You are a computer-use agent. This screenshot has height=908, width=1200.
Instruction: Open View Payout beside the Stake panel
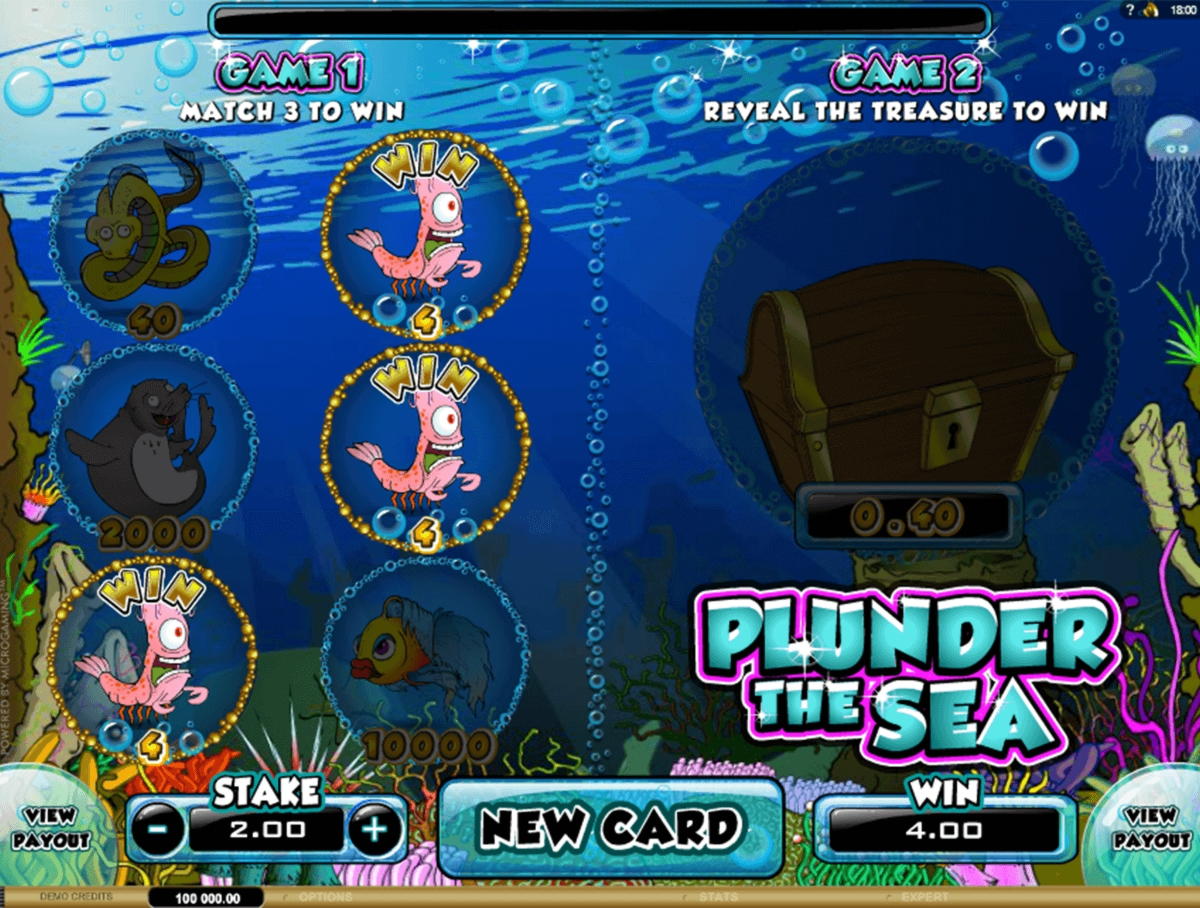point(51,829)
